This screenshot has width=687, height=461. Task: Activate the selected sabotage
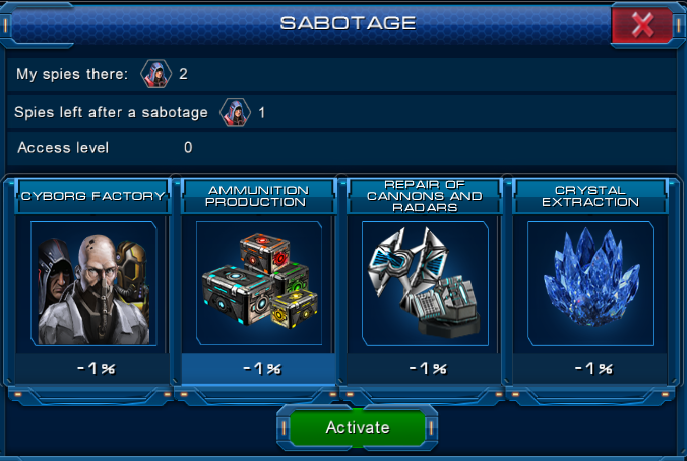(x=357, y=427)
